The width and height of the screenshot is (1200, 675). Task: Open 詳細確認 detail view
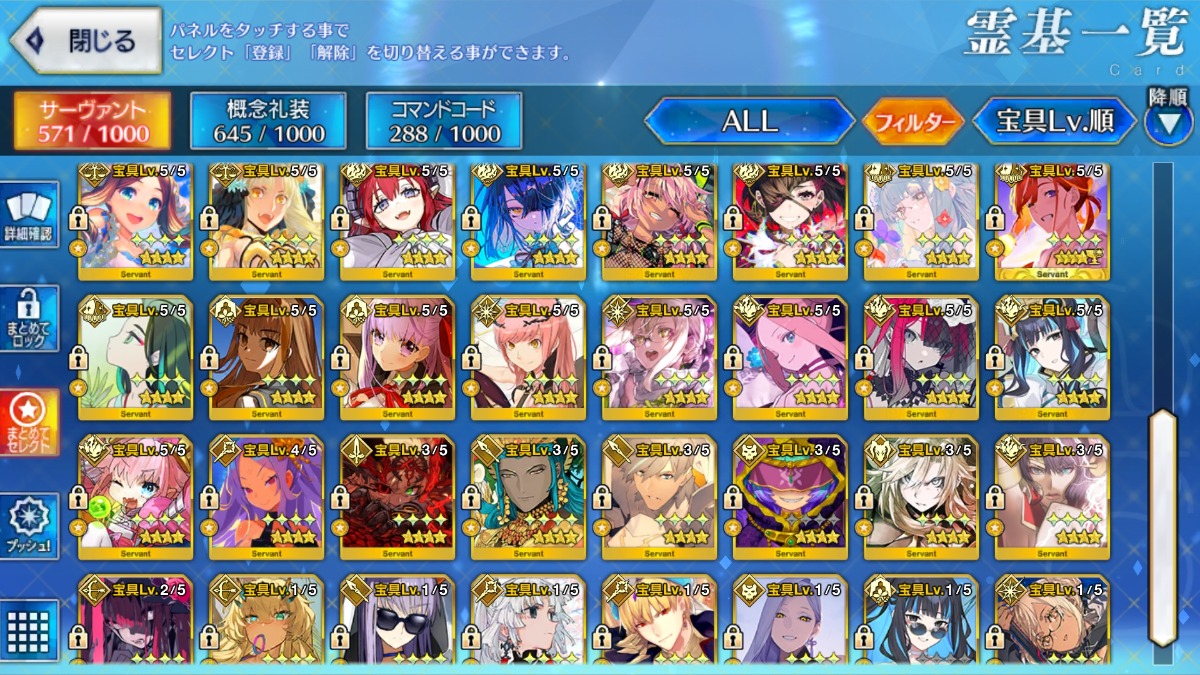coord(28,217)
